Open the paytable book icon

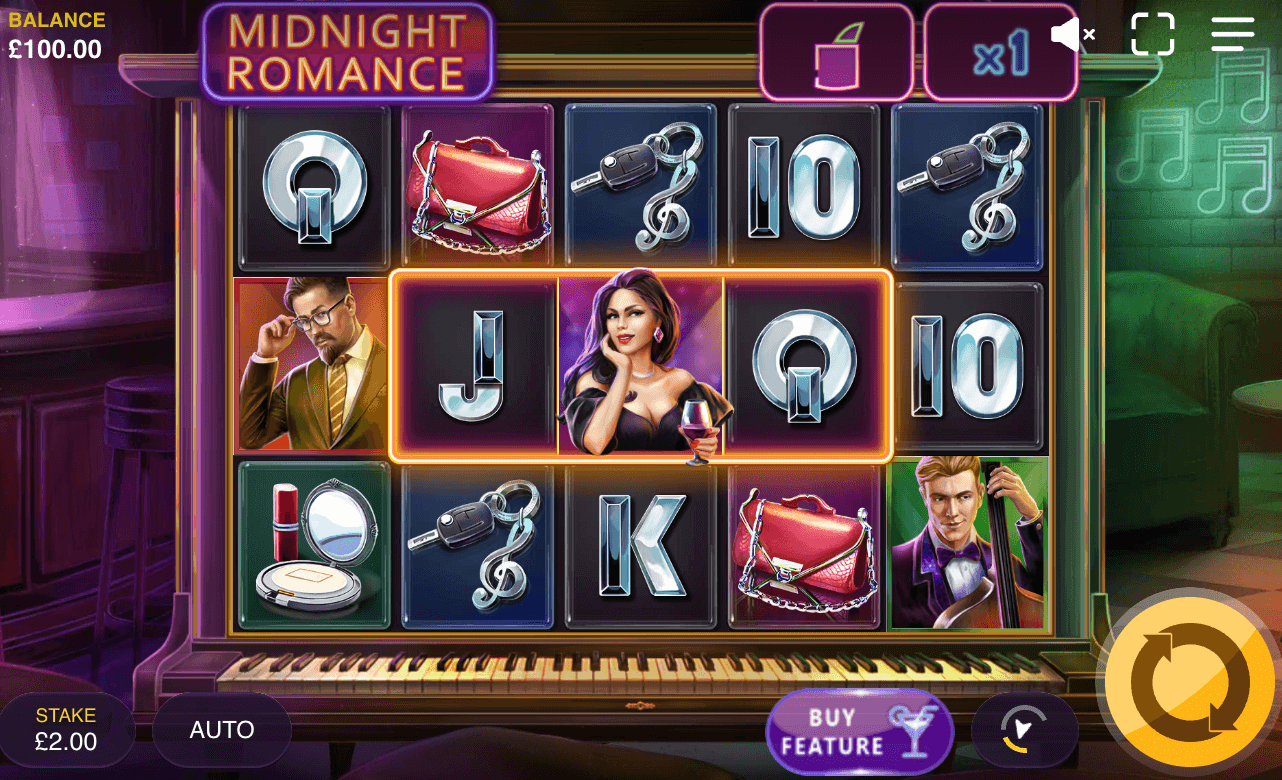pyautogui.click(x=837, y=50)
